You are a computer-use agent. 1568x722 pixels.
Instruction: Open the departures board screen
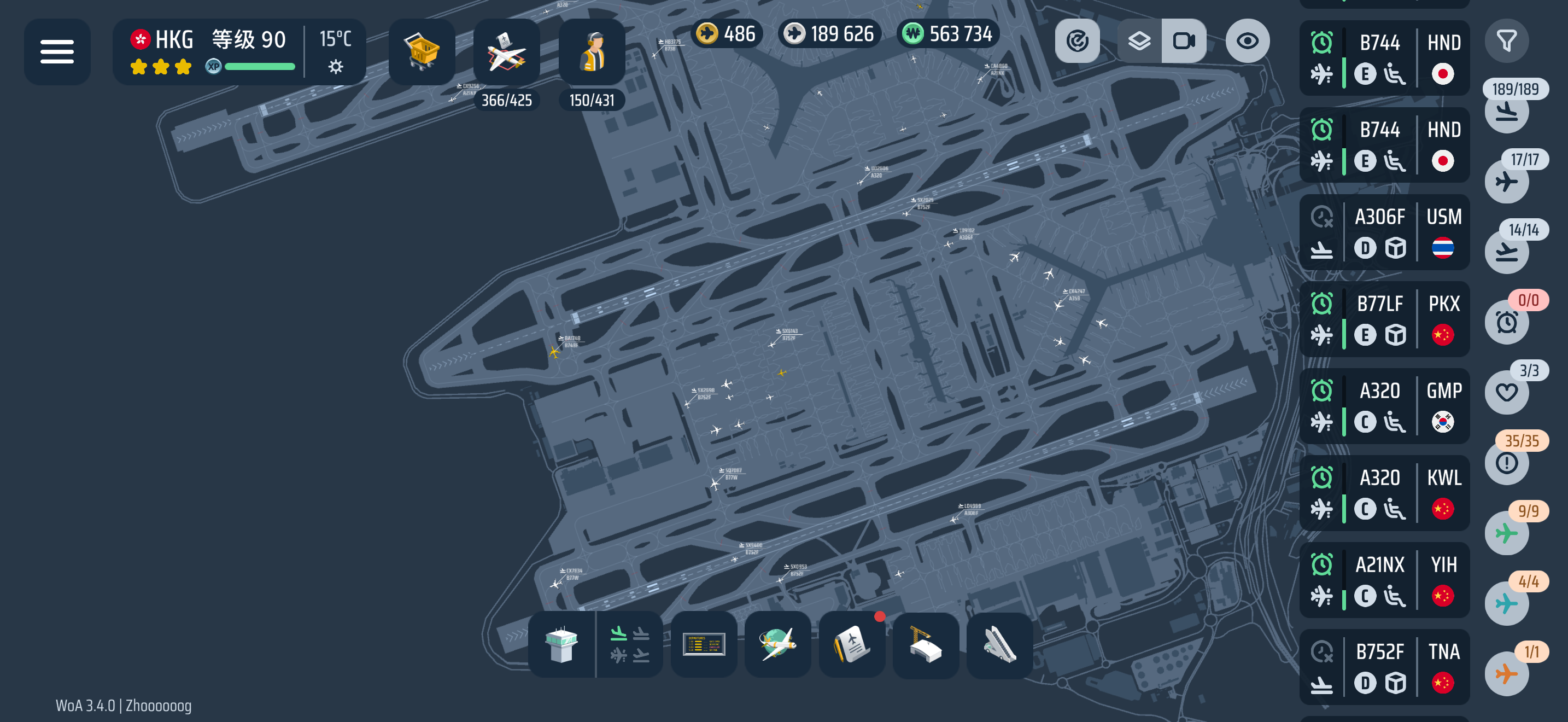[x=704, y=645]
